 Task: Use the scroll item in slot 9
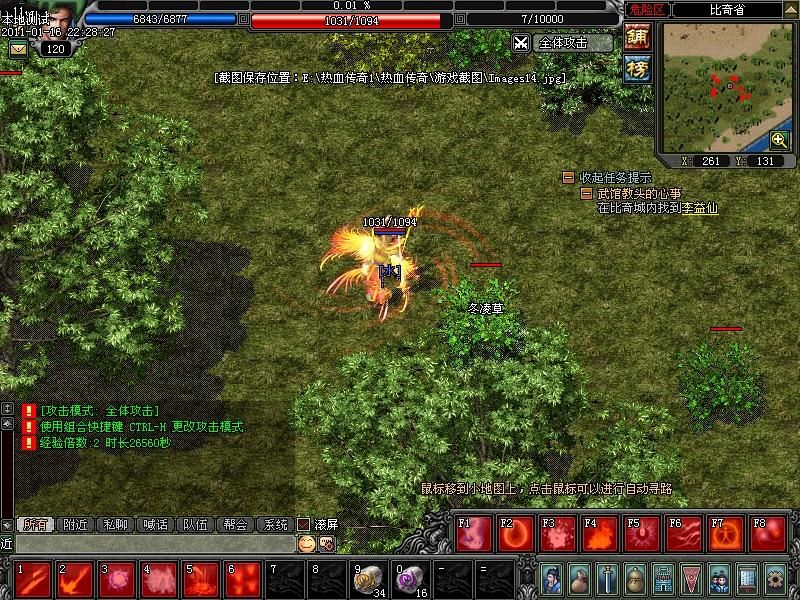[x=369, y=578]
